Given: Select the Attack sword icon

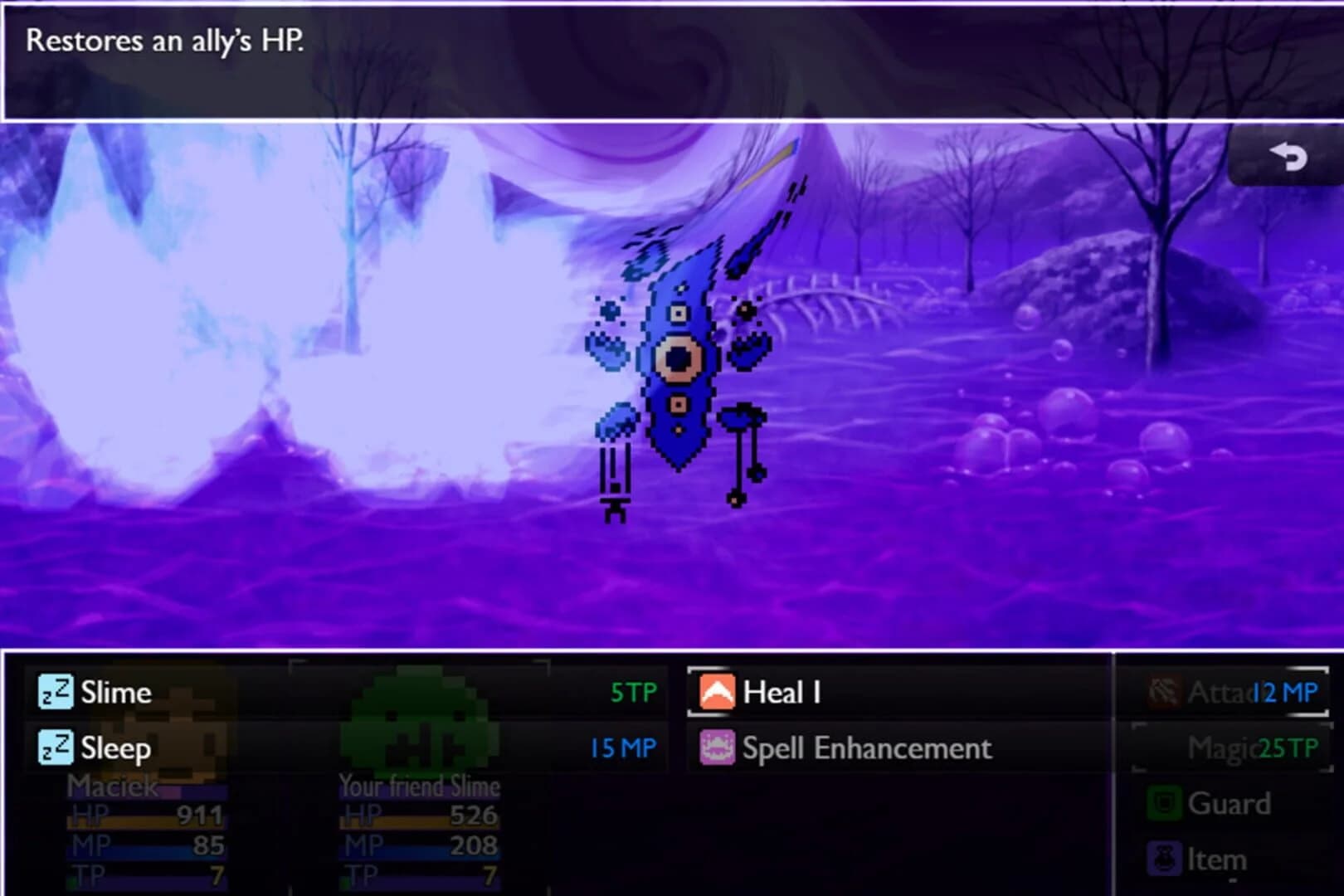Looking at the screenshot, I should point(1162,692).
